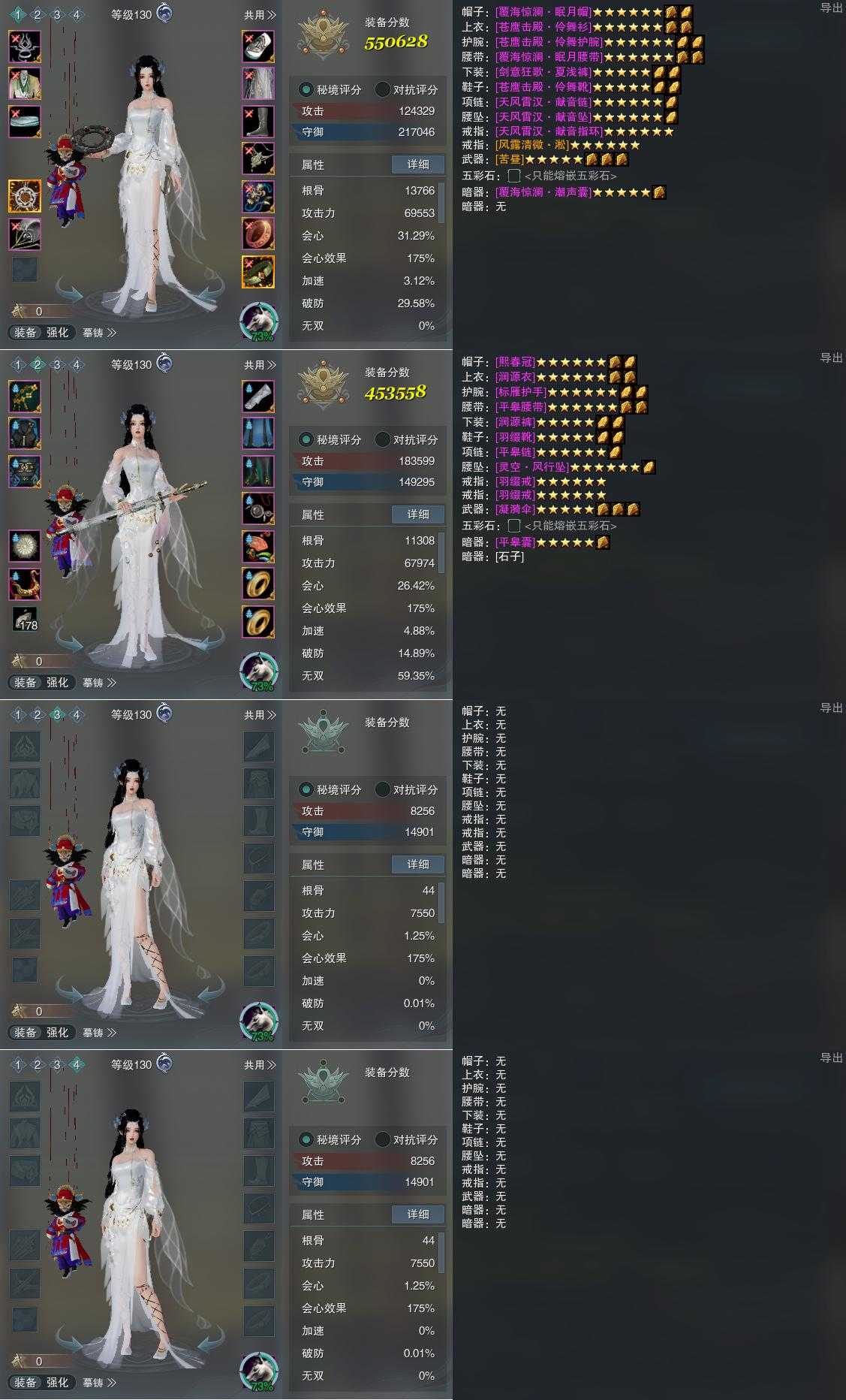The height and width of the screenshot is (1400, 846).
Task: Expand 共用 in the 550628 score panel
Action: coord(260,15)
